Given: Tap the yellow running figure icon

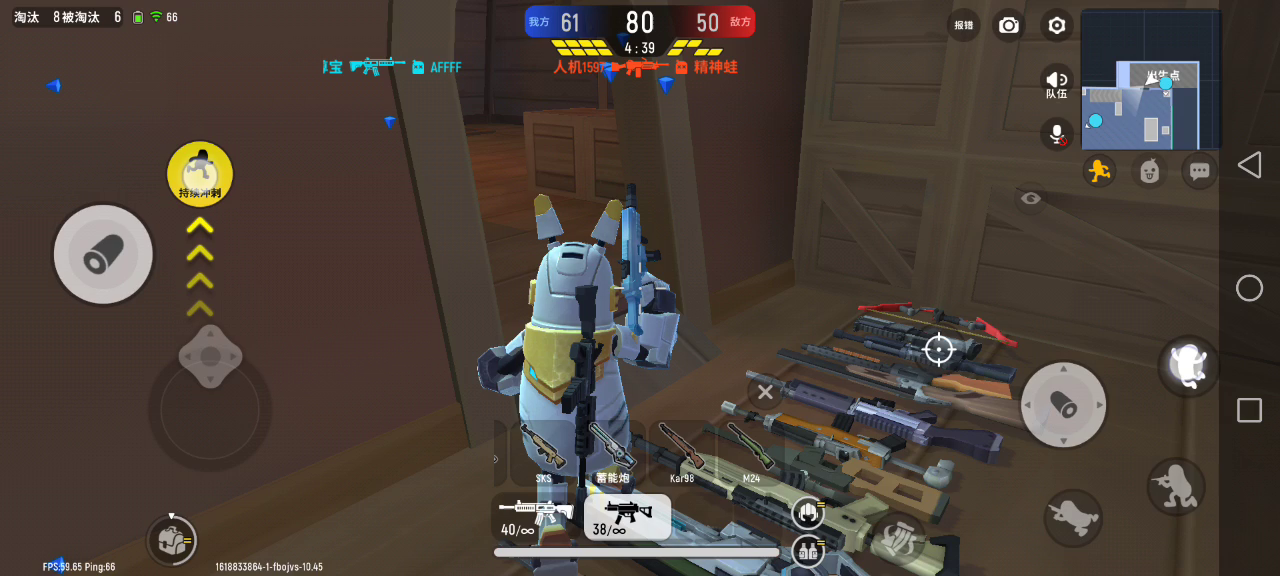Looking at the screenshot, I should coord(1100,171).
